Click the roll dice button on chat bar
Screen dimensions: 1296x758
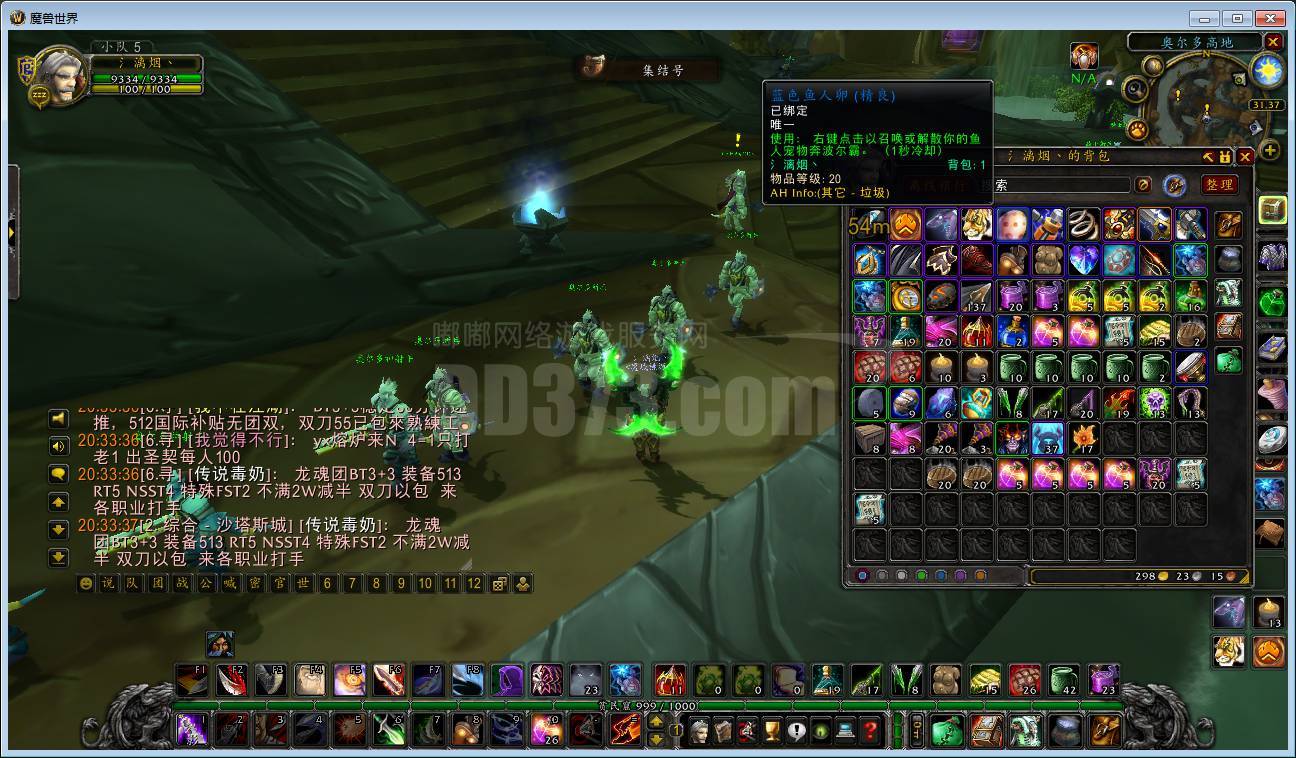coord(498,584)
